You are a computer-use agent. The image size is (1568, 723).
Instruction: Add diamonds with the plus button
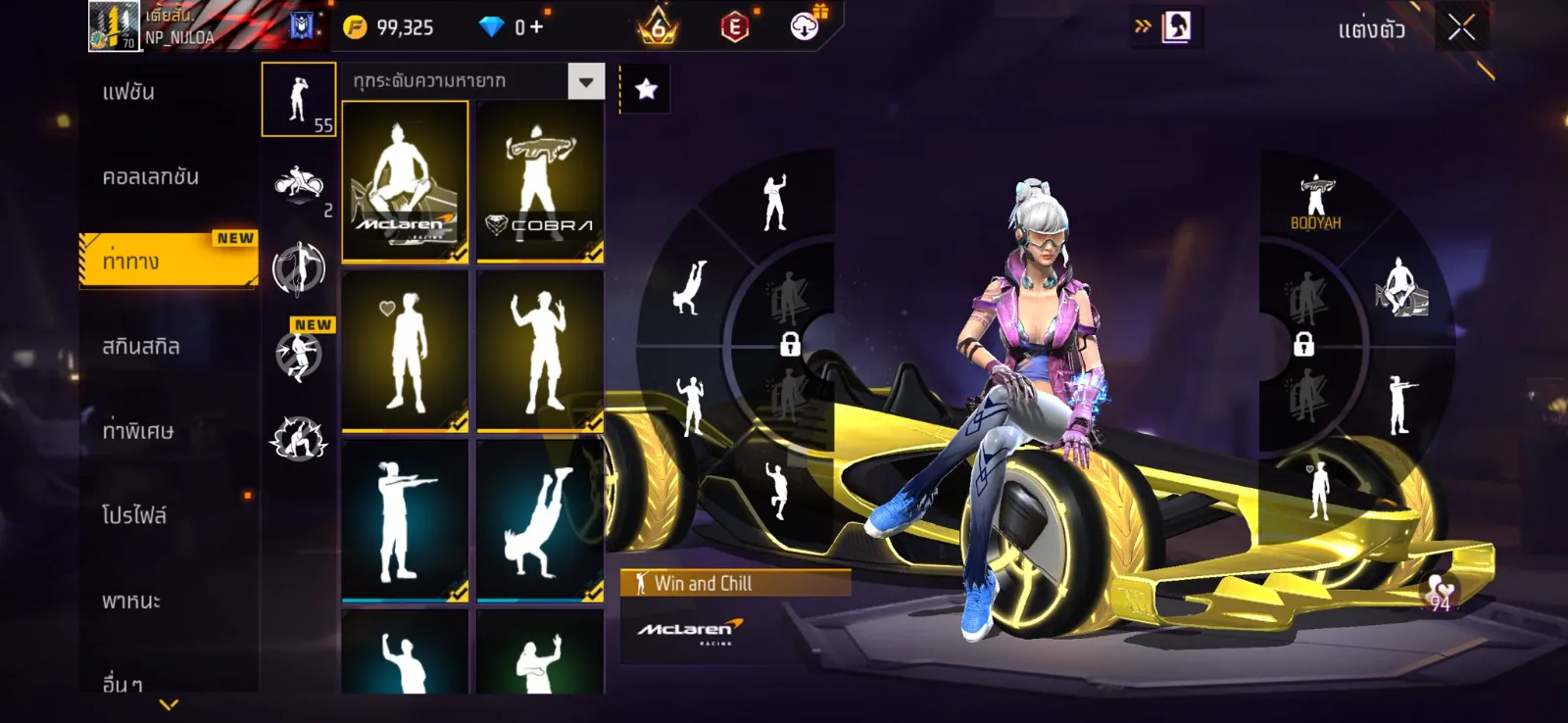click(x=535, y=27)
